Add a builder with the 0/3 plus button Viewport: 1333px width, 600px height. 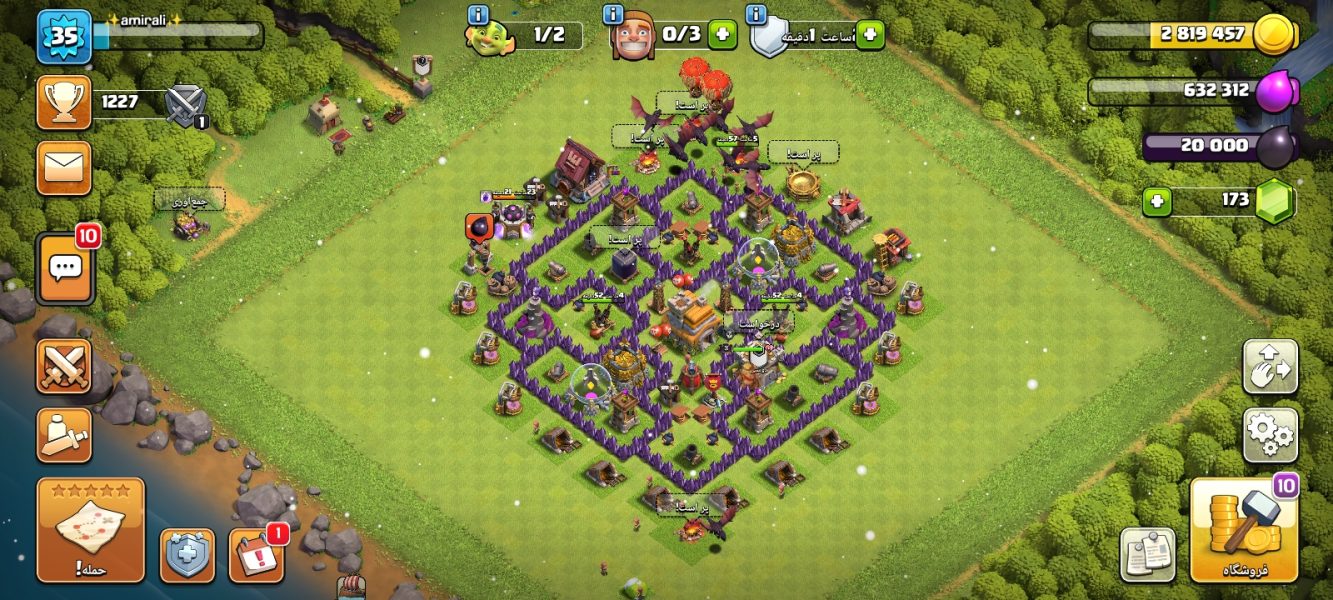click(722, 35)
